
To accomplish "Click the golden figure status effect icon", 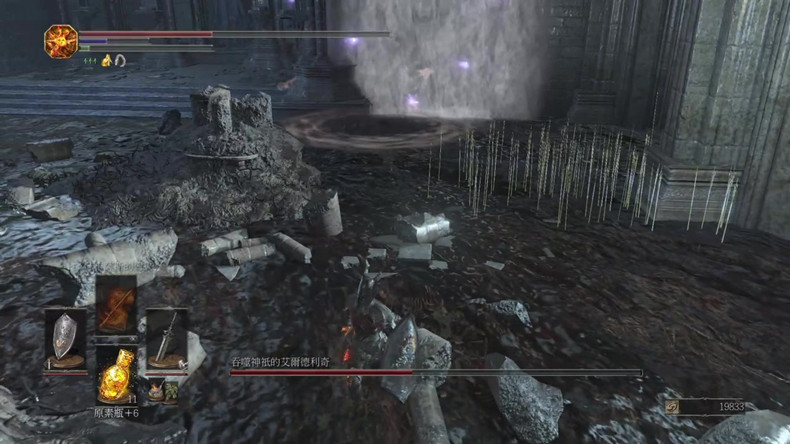I will click(104, 60).
